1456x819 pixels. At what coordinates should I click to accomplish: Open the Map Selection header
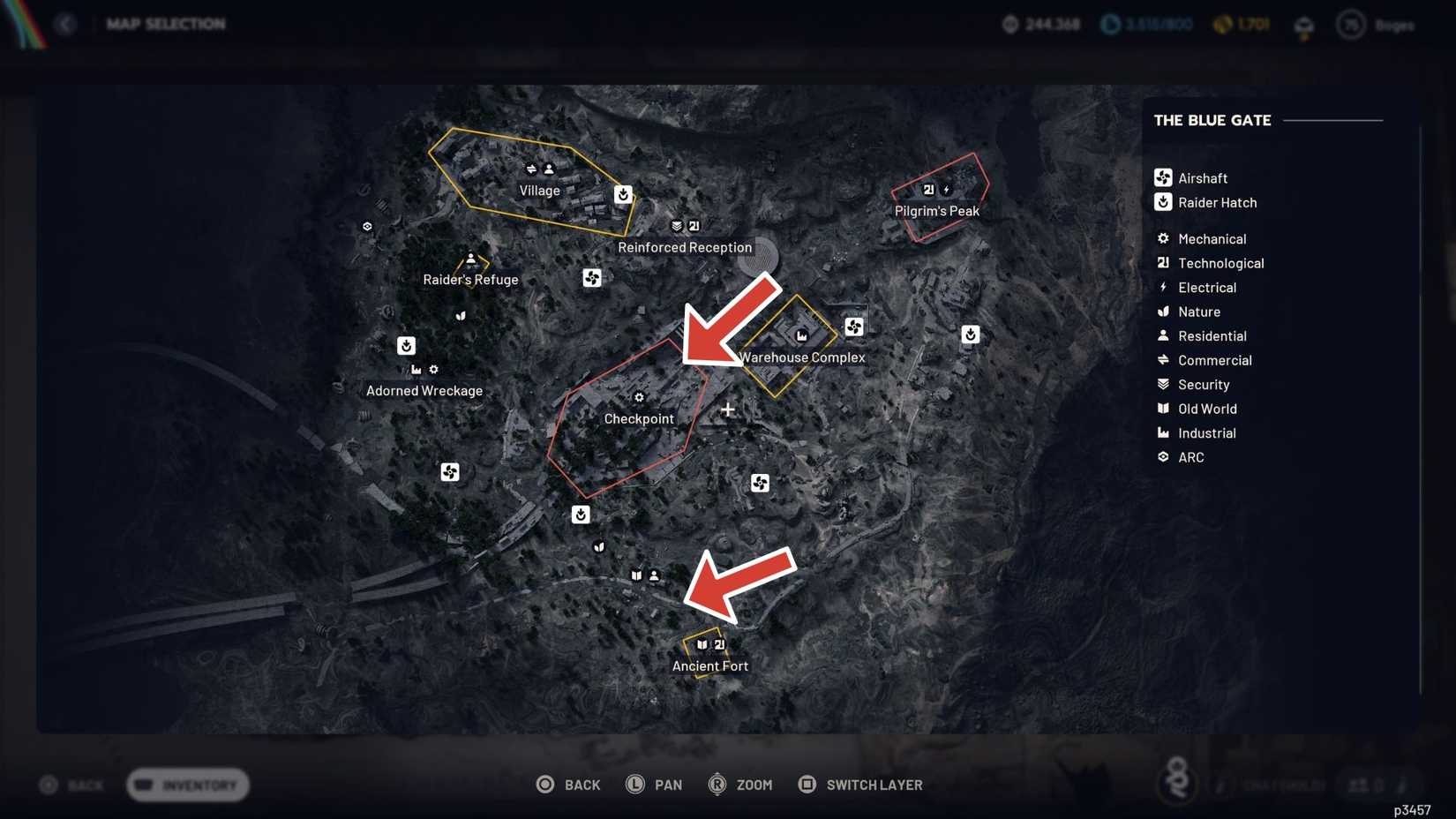[166, 24]
